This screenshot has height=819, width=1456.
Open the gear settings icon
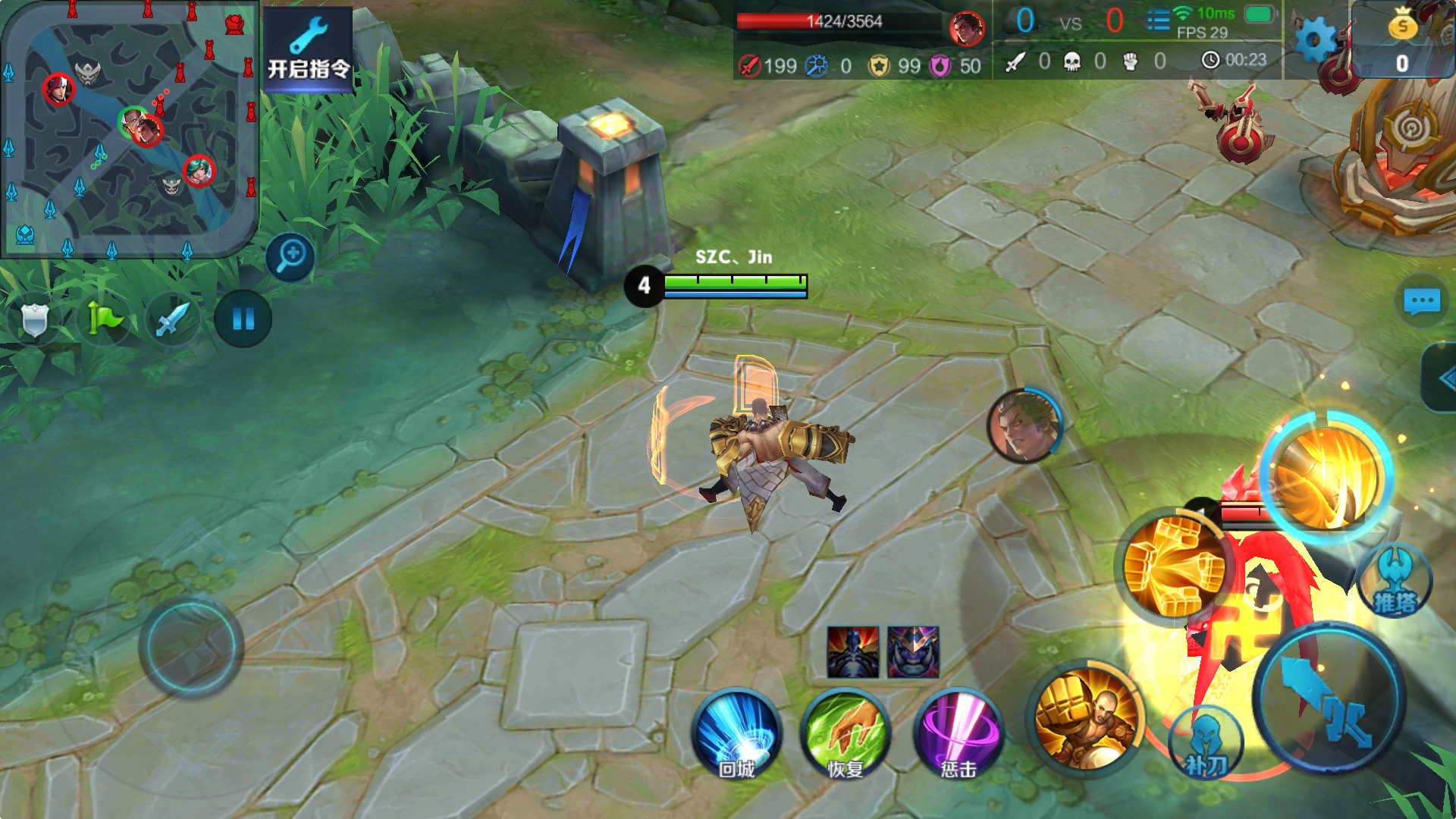coord(1315,39)
